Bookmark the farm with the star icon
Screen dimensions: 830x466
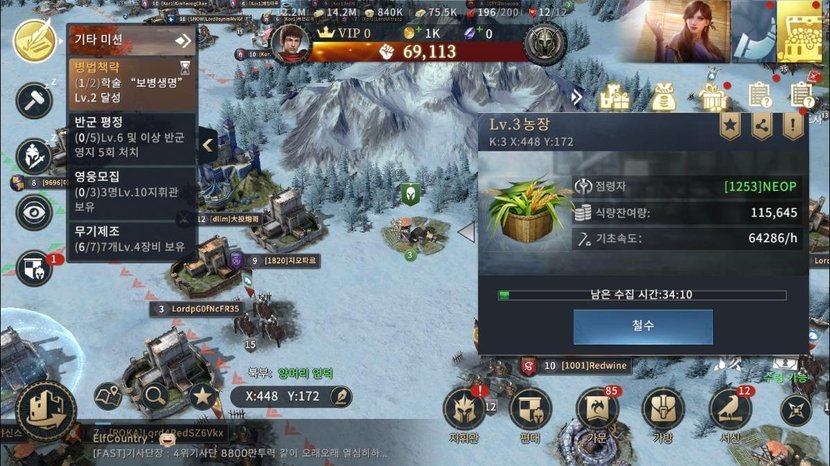[732, 126]
